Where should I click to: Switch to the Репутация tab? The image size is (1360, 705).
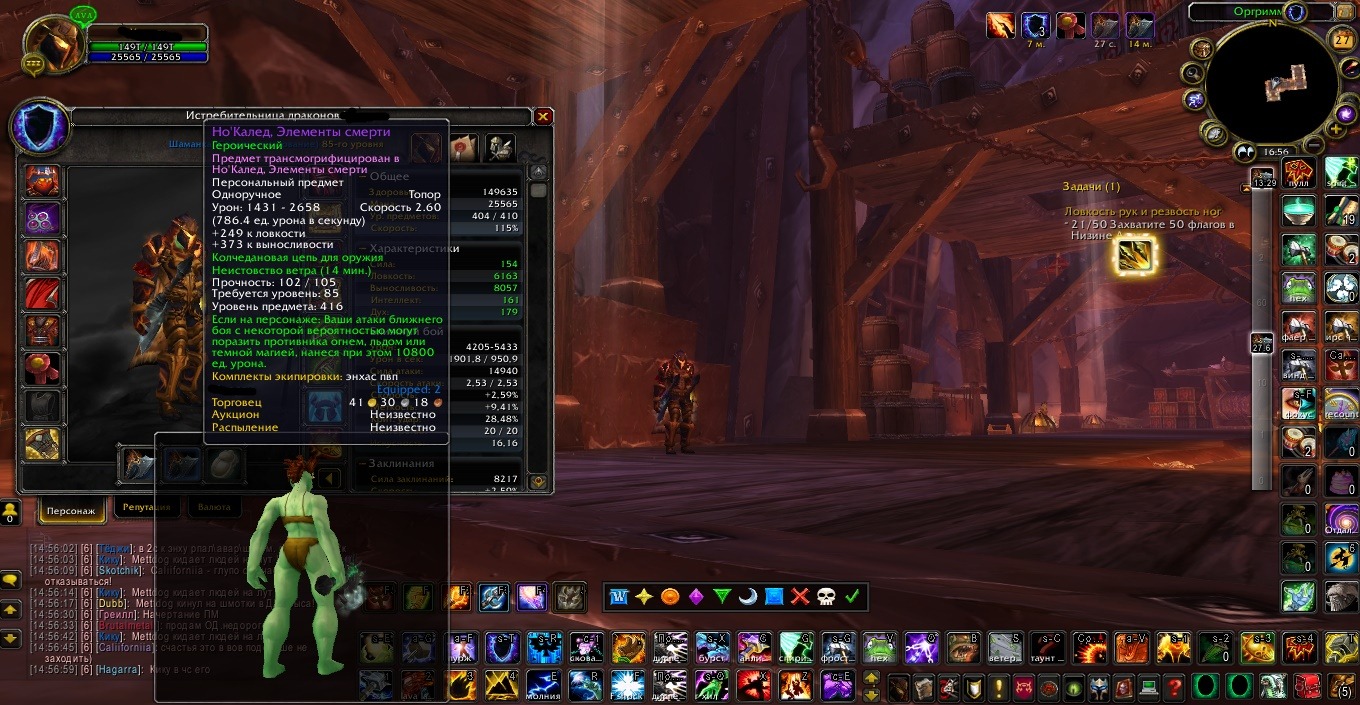(146, 507)
